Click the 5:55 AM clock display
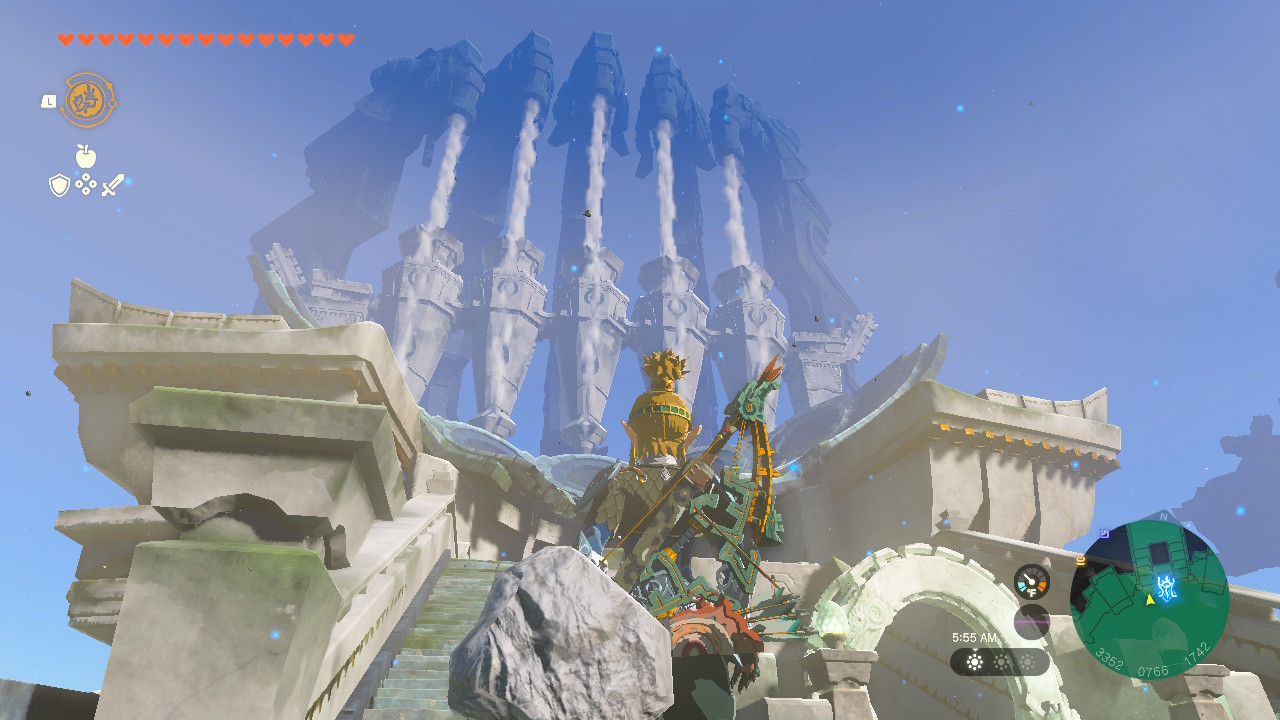This screenshot has height=720, width=1280. pyautogui.click(x=974, y=637)
